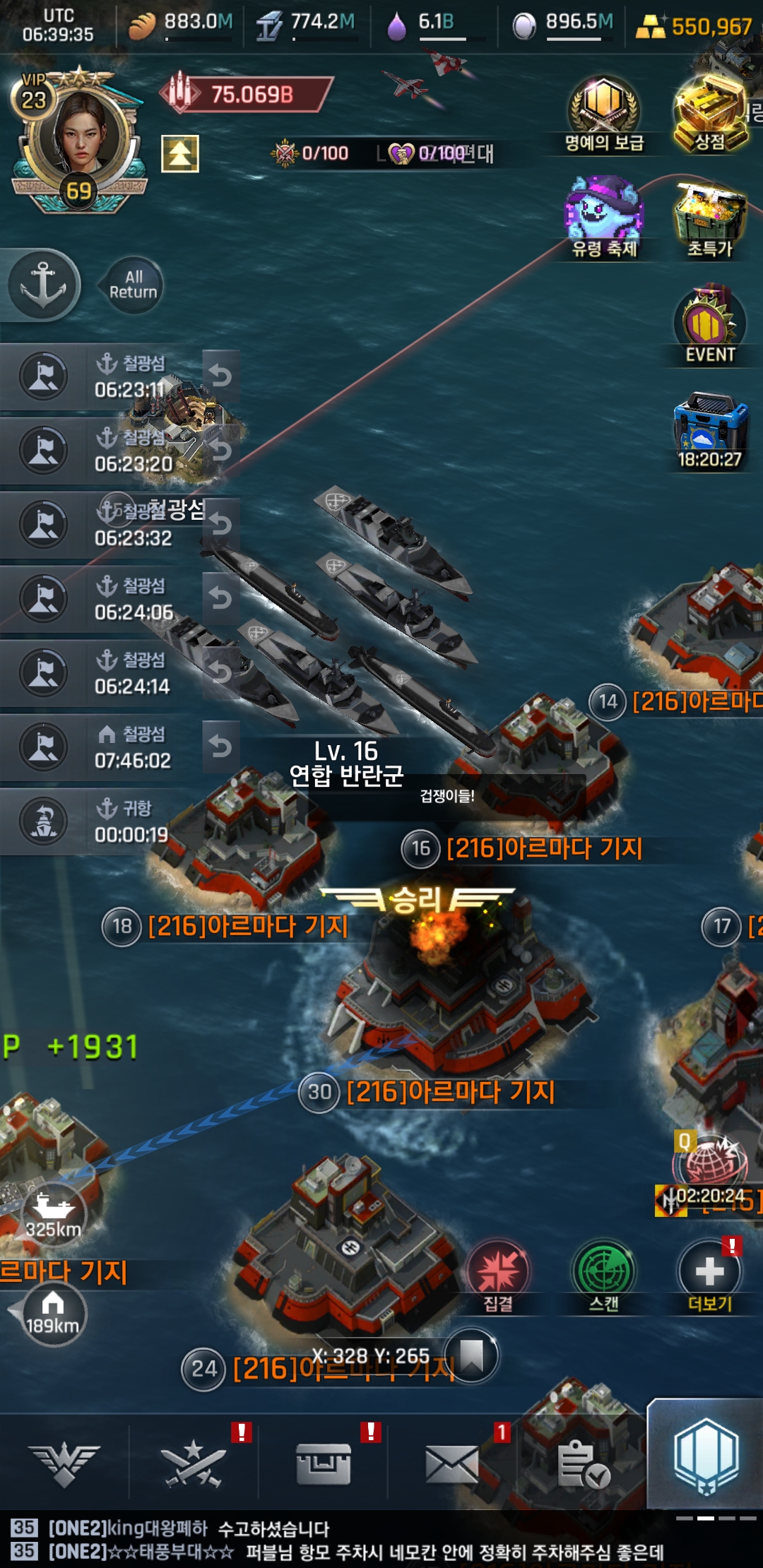The width and height of the screenshot is (763, 1568).
Task: Open the EVENT menu
Action: pos(710,325)
